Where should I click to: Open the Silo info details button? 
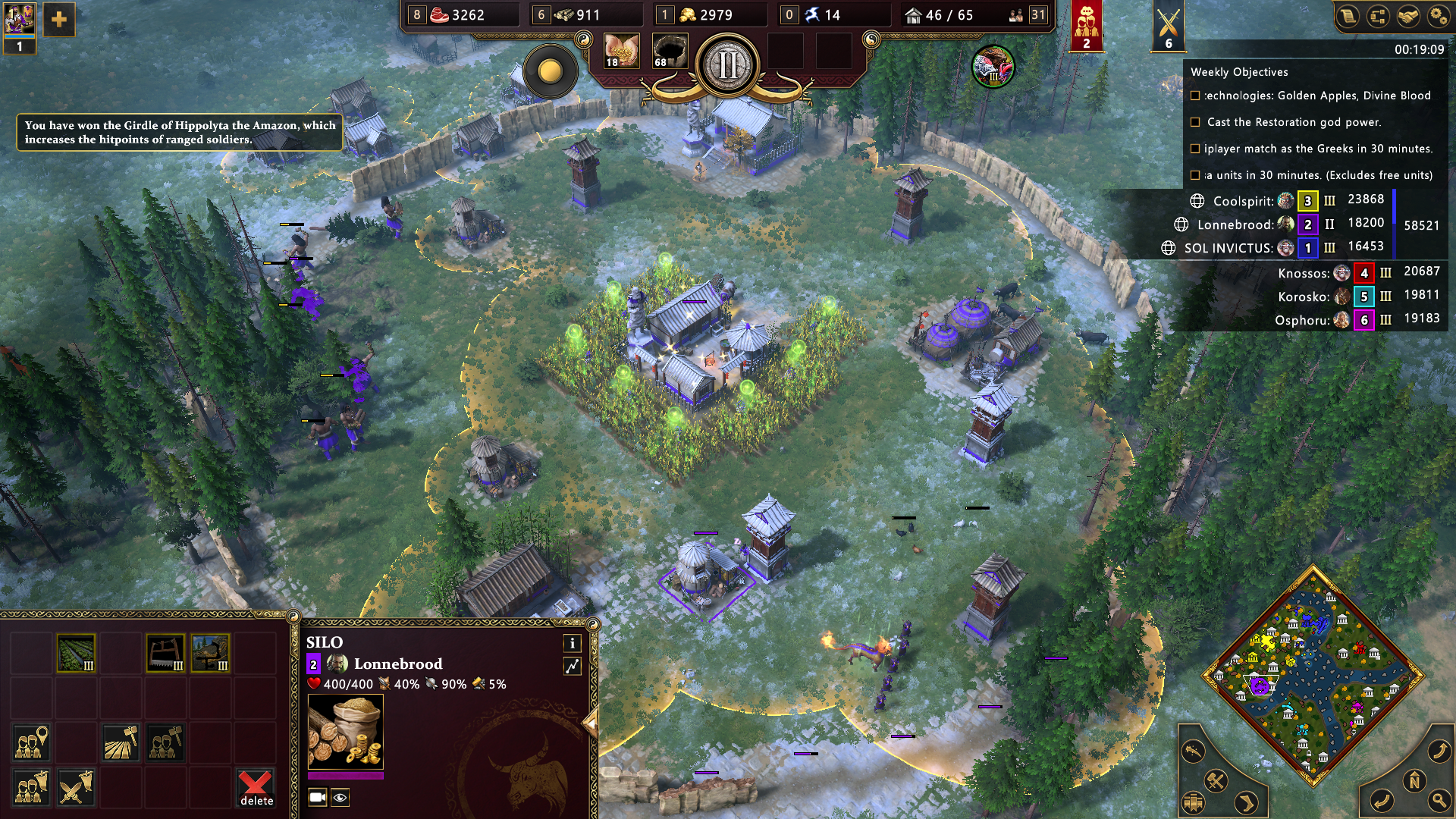point(572,643)
